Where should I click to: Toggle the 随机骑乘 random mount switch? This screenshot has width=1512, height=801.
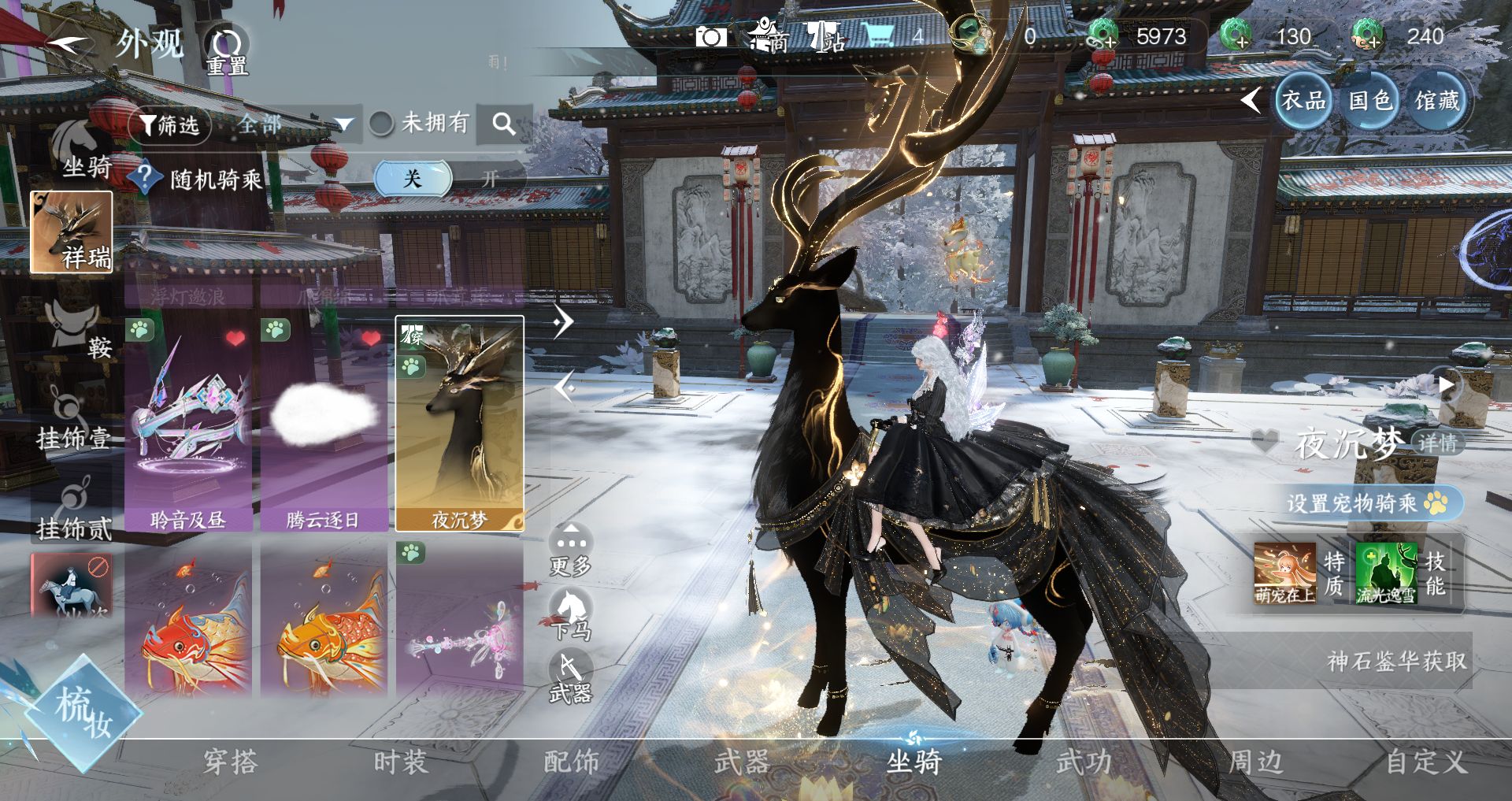coord(447,179)
